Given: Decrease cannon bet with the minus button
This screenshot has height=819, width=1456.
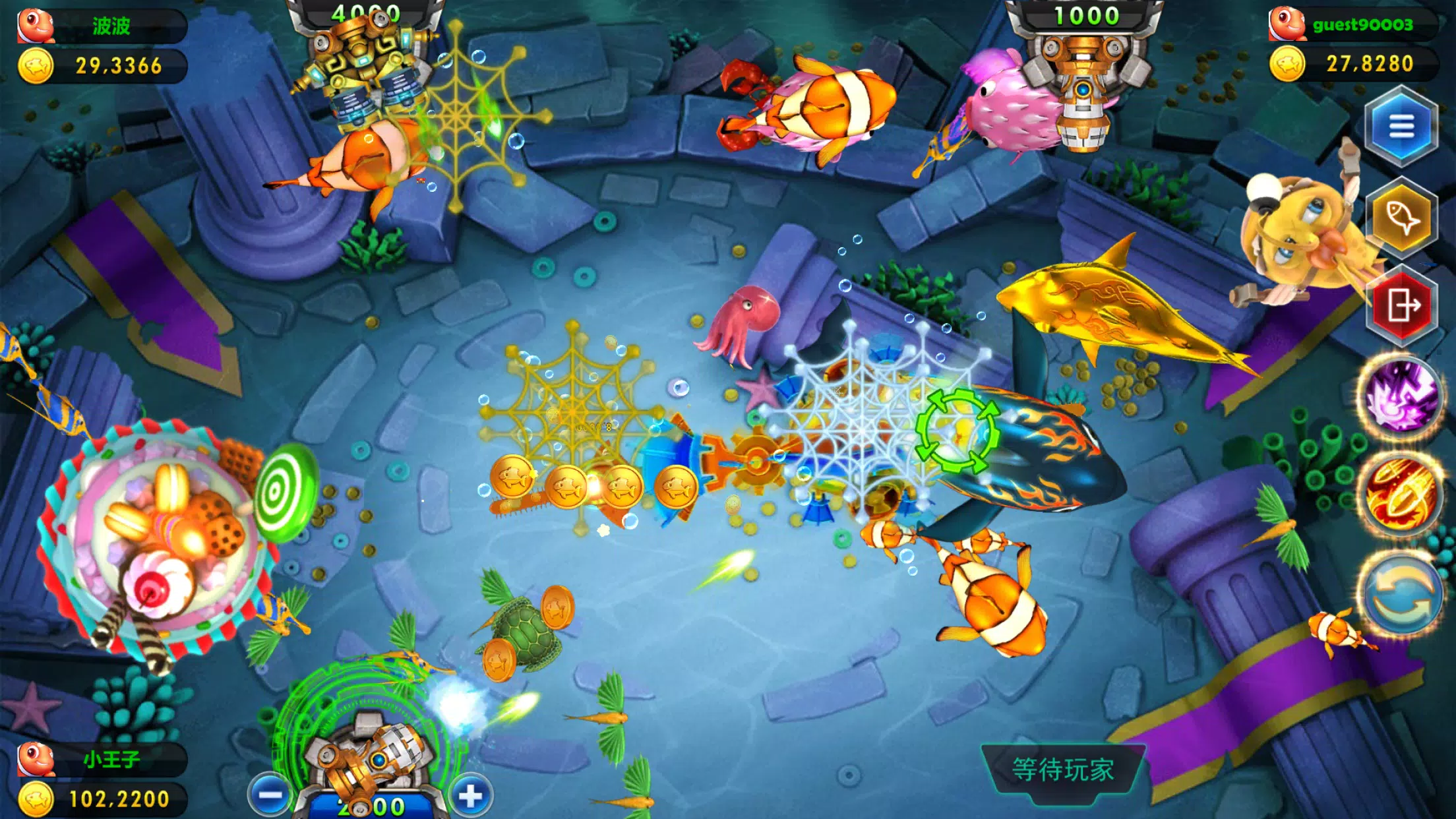Looking at the screenshot, I should click(x=270, y=795).
